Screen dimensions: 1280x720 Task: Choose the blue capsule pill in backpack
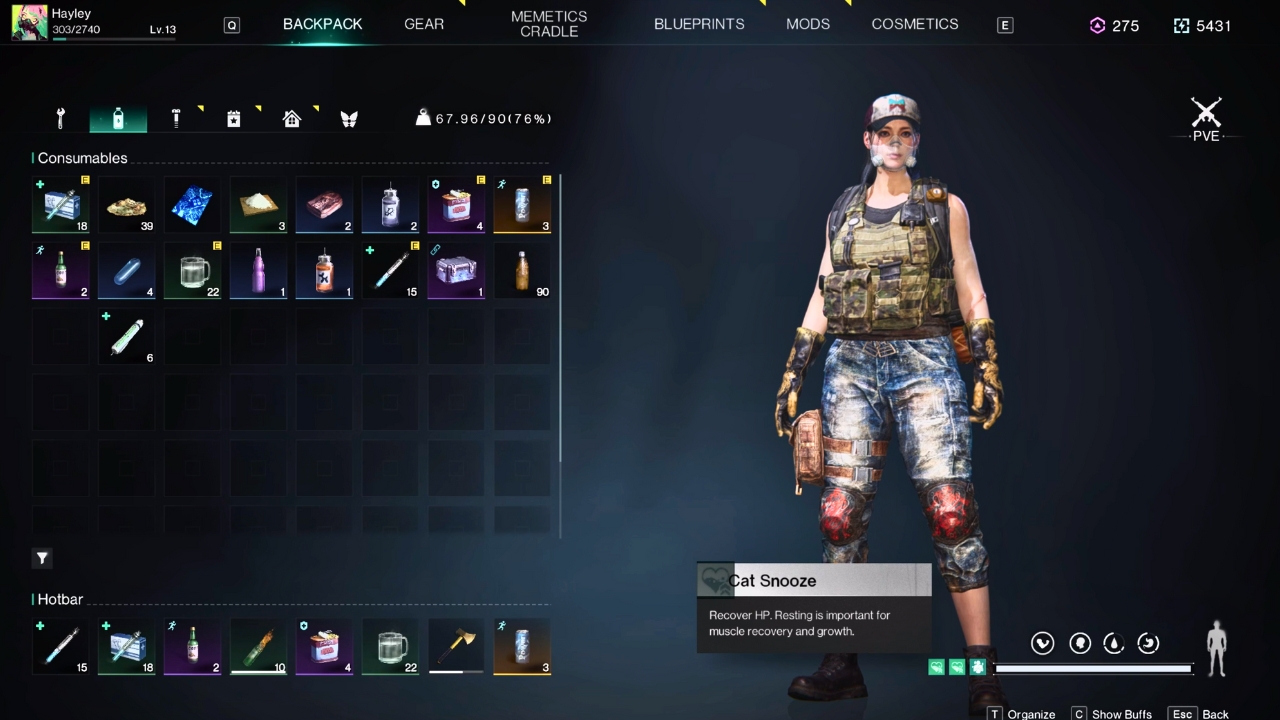click(126, 271)
